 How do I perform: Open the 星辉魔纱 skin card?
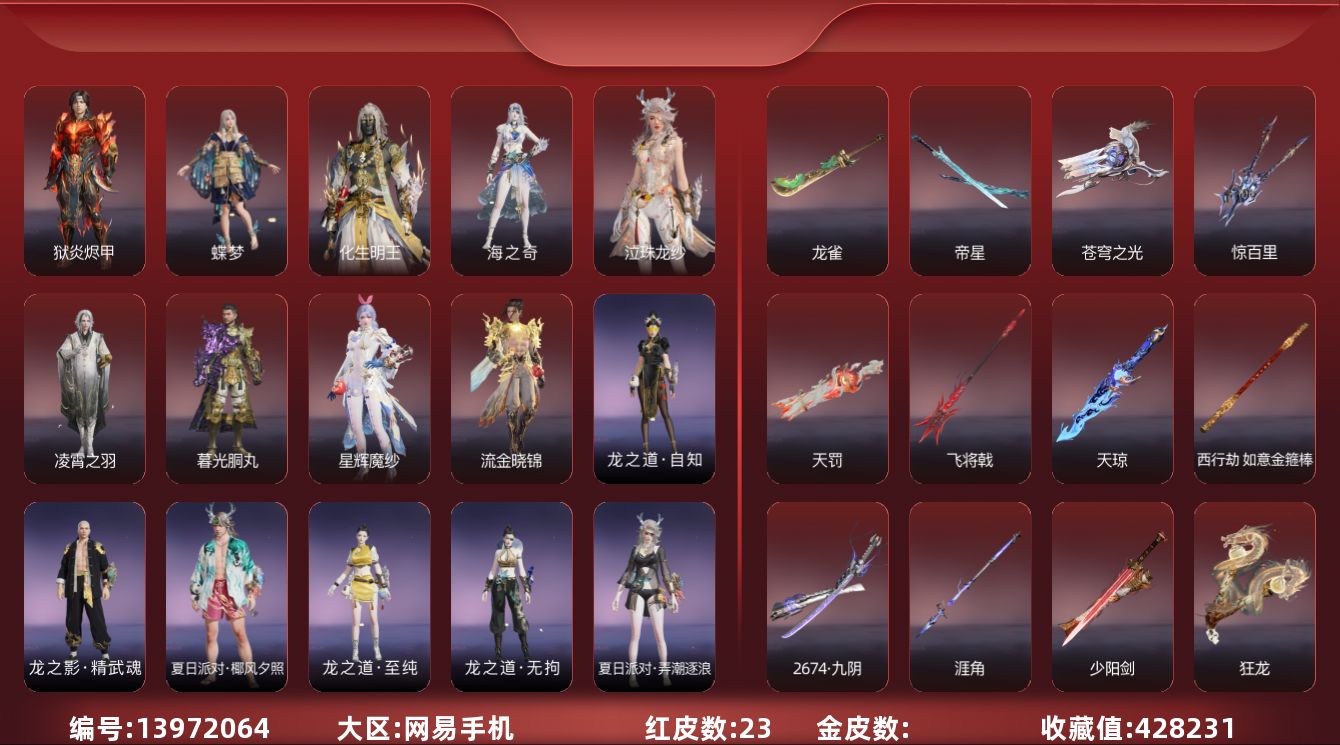click(369, 388)
